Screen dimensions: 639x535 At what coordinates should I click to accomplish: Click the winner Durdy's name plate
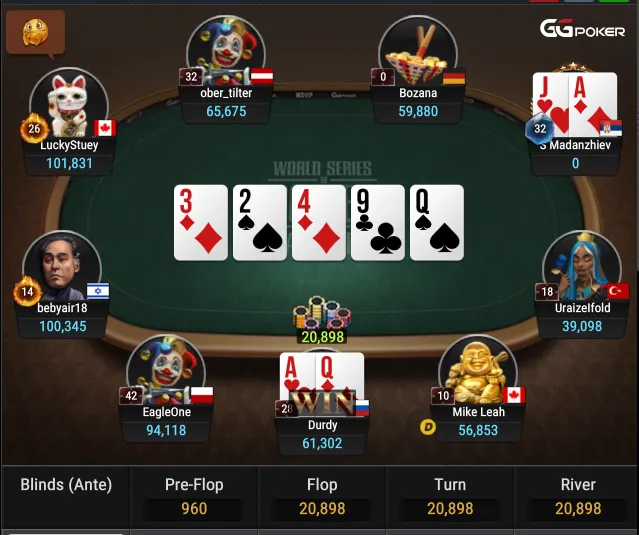(x=322, y=434)
